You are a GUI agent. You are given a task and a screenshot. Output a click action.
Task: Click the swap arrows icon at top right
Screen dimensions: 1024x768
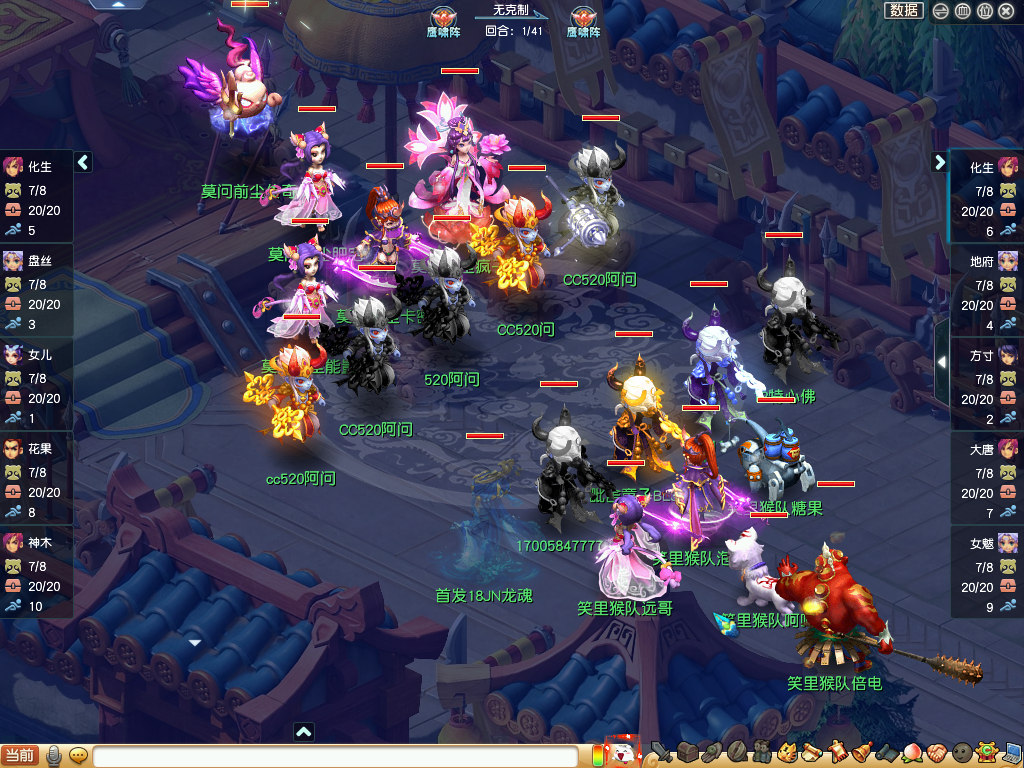(x=940, y=11)
